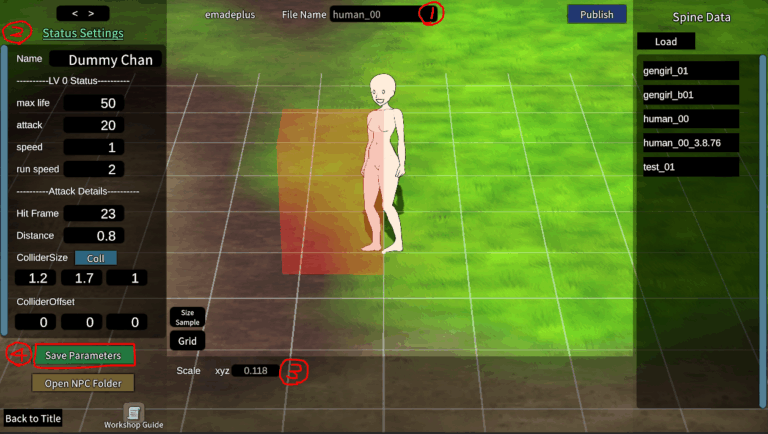Click the Publish button
This screenshot has width=768, height=434.
tap(596, 14)
